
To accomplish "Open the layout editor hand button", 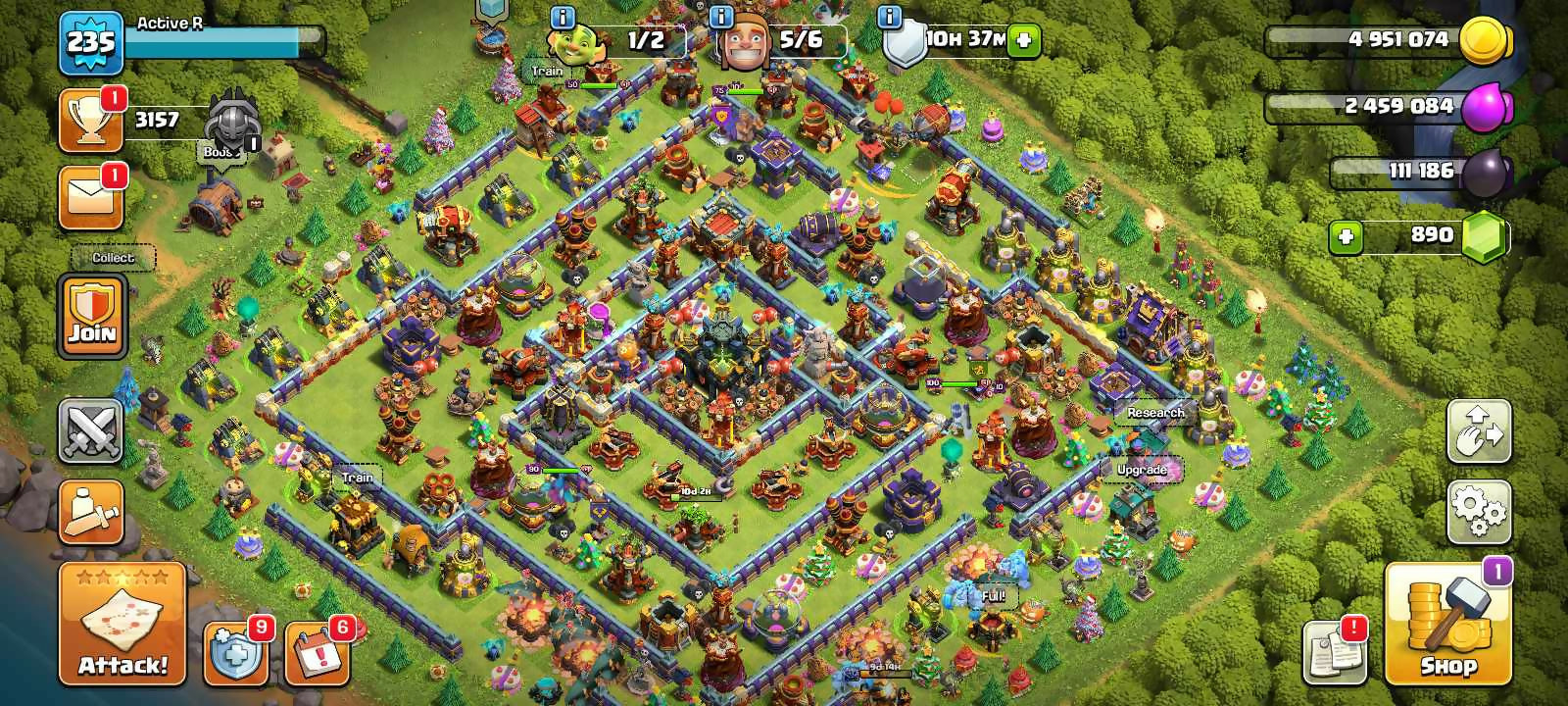I will click(x=1479, y=430).
